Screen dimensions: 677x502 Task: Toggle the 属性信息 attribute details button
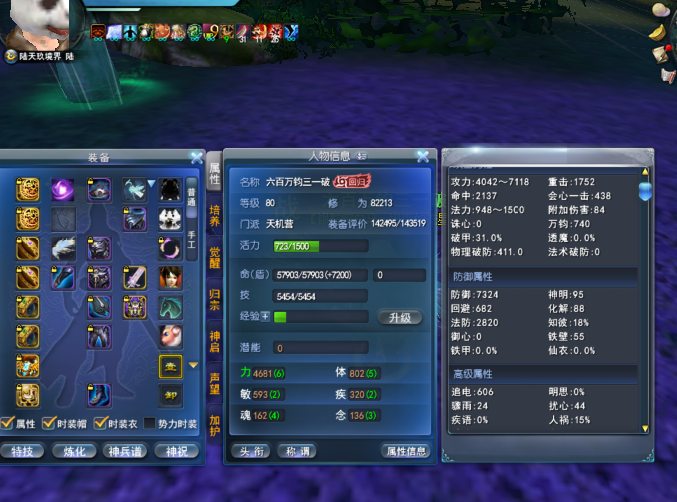406,451
